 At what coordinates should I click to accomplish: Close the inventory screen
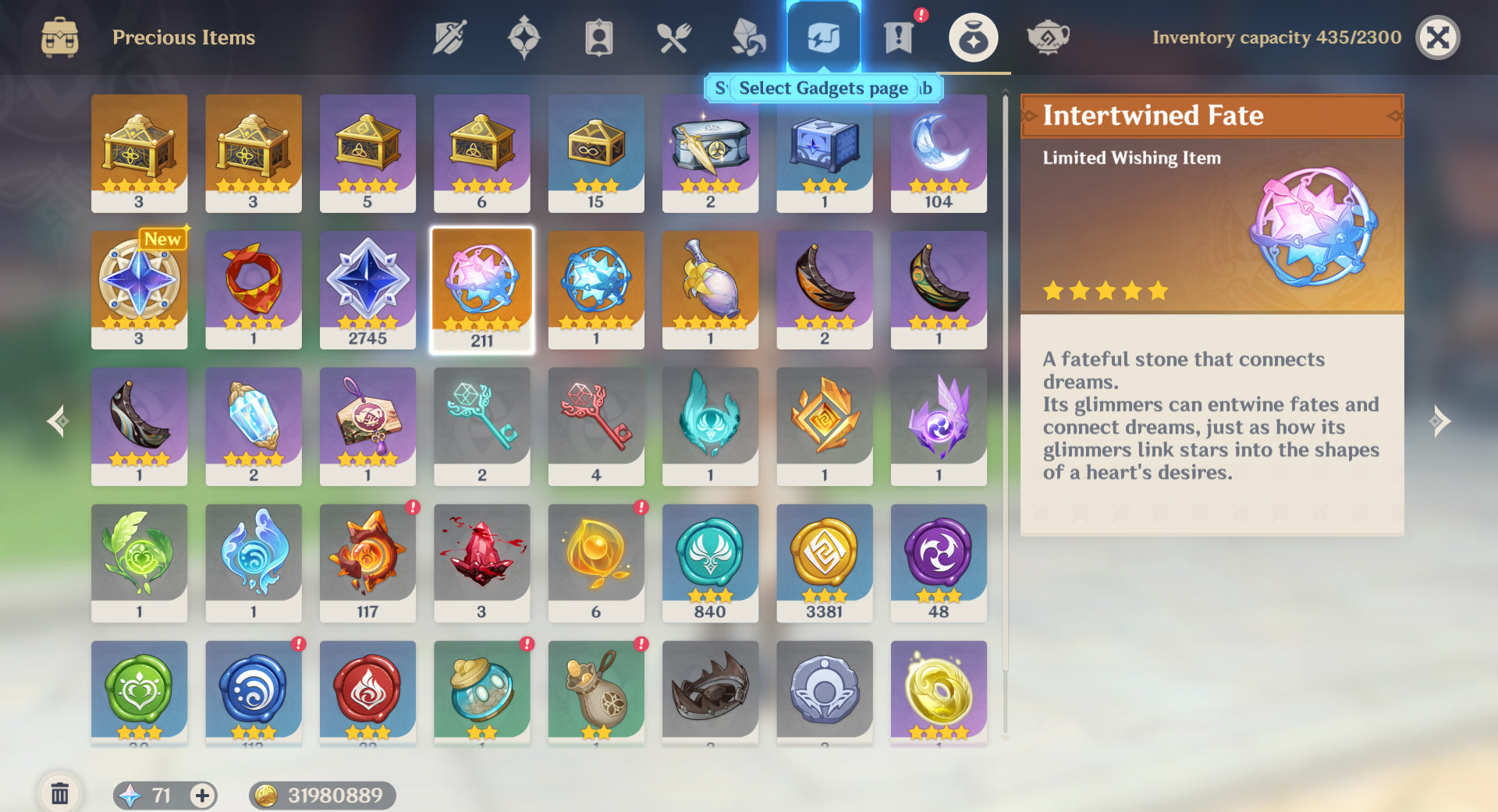[x=1437, y=37]
